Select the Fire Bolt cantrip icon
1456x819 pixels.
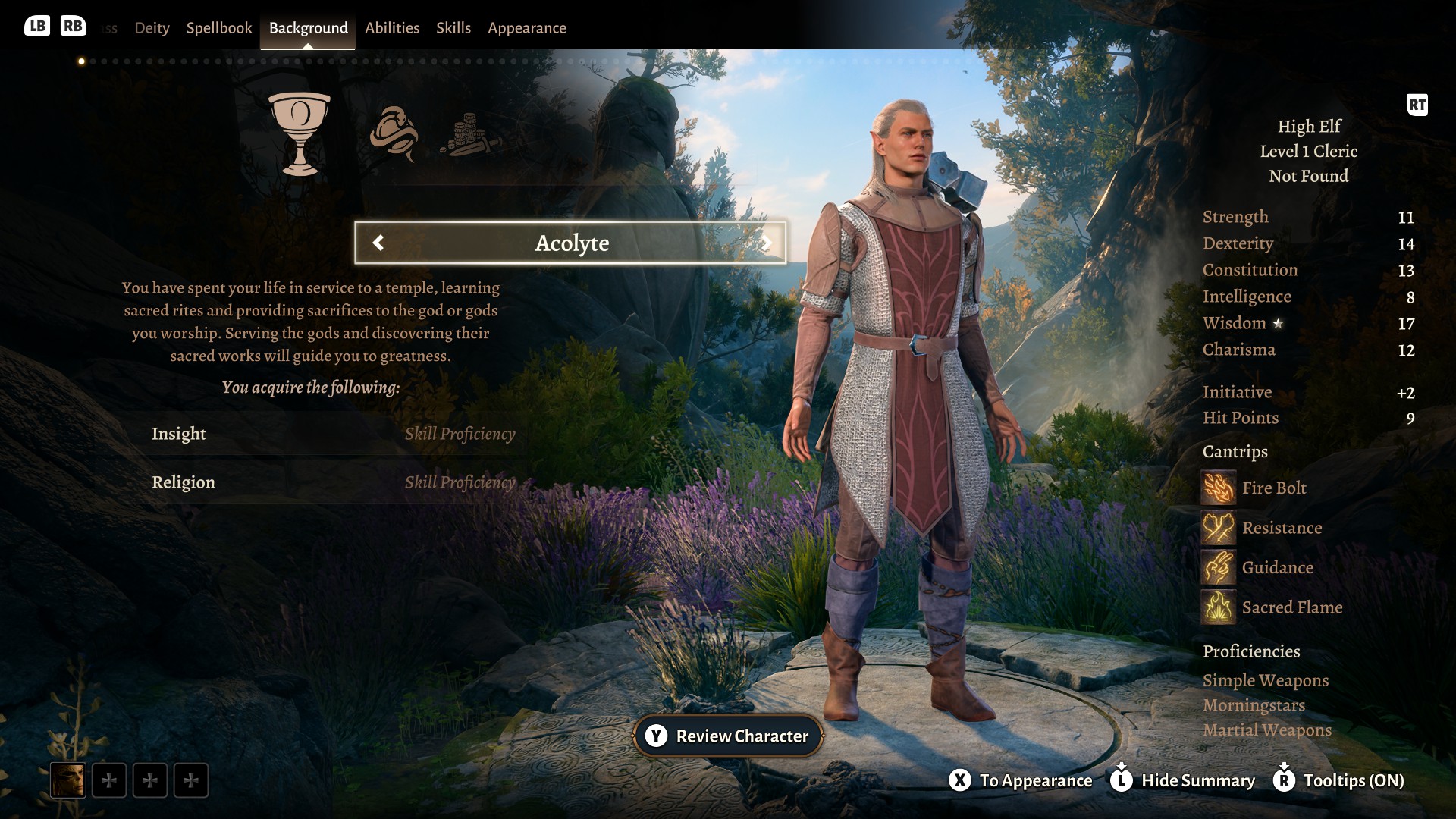(1218, 488)
